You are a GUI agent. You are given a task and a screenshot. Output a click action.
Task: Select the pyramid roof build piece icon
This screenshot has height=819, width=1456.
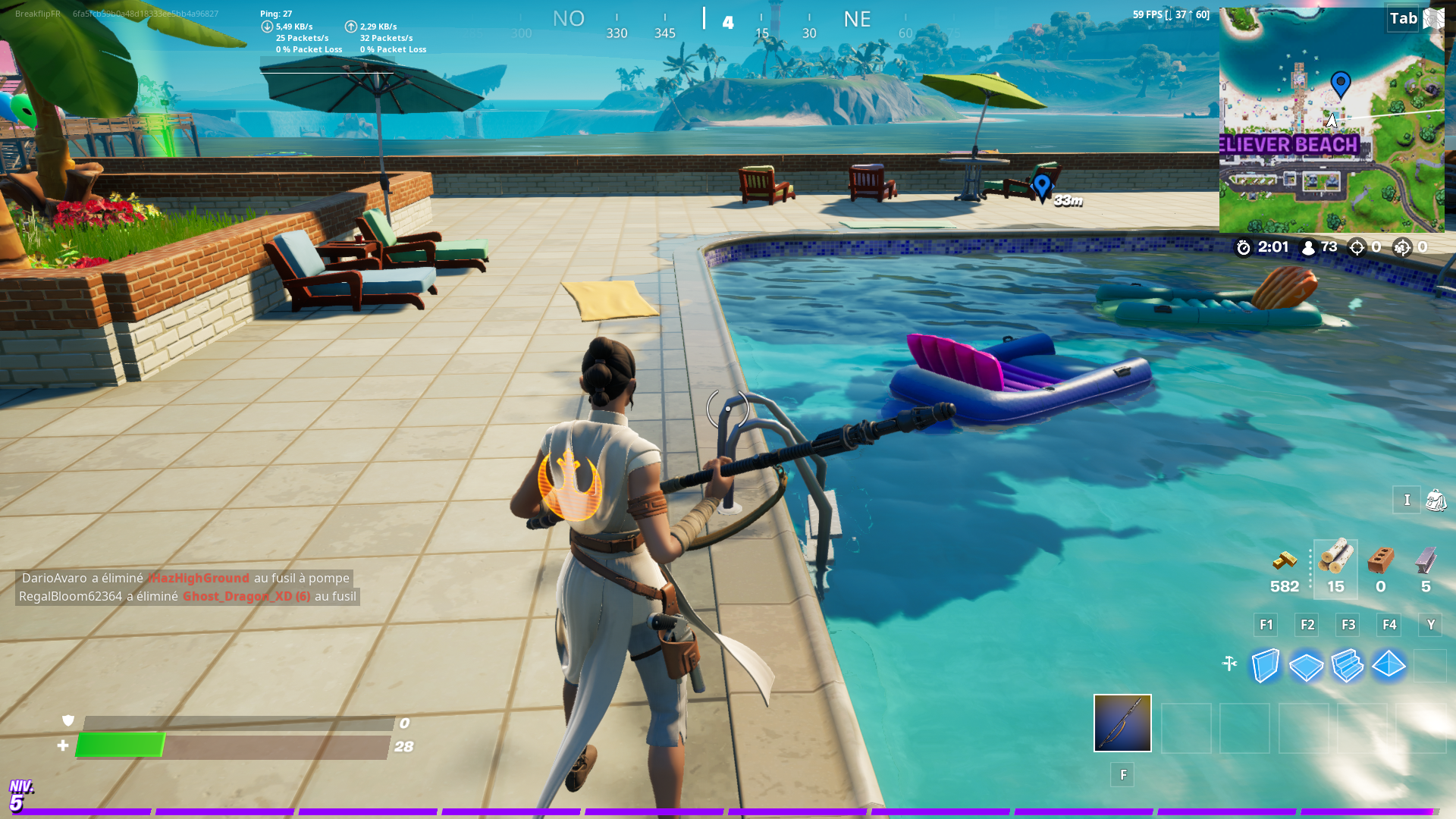(x=1389, y=666)
